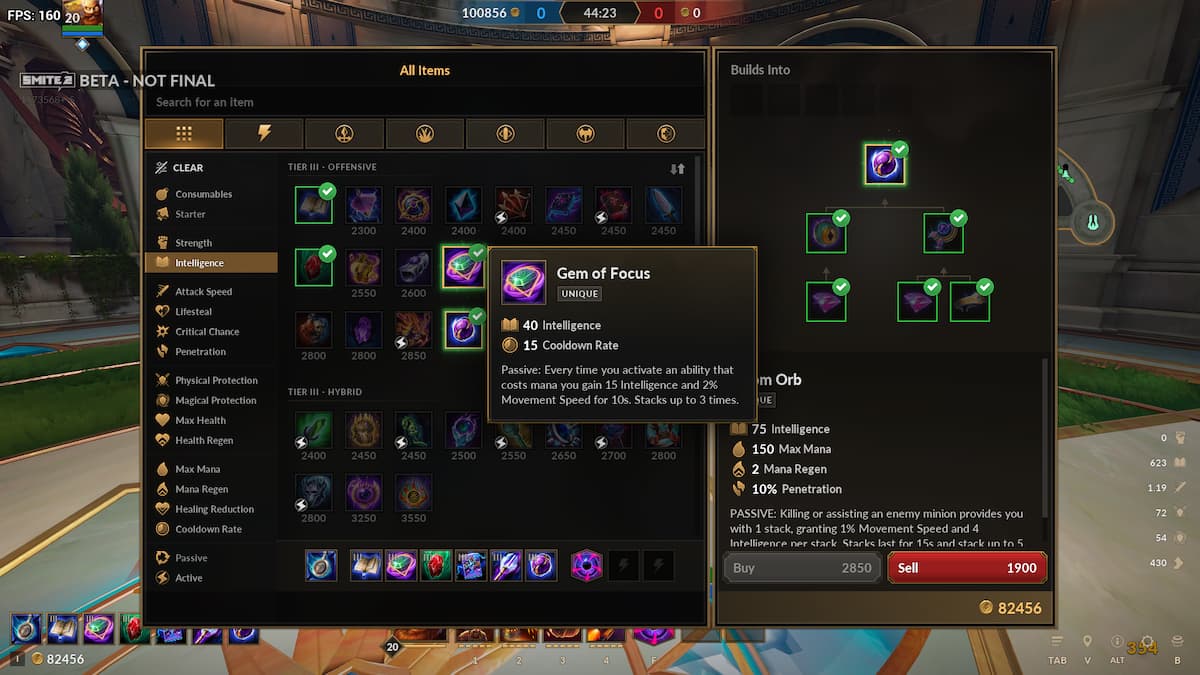The height and width of the screenshot is (675, 1200).
Task: Select the Magical Protection filter
Action: 215,401
